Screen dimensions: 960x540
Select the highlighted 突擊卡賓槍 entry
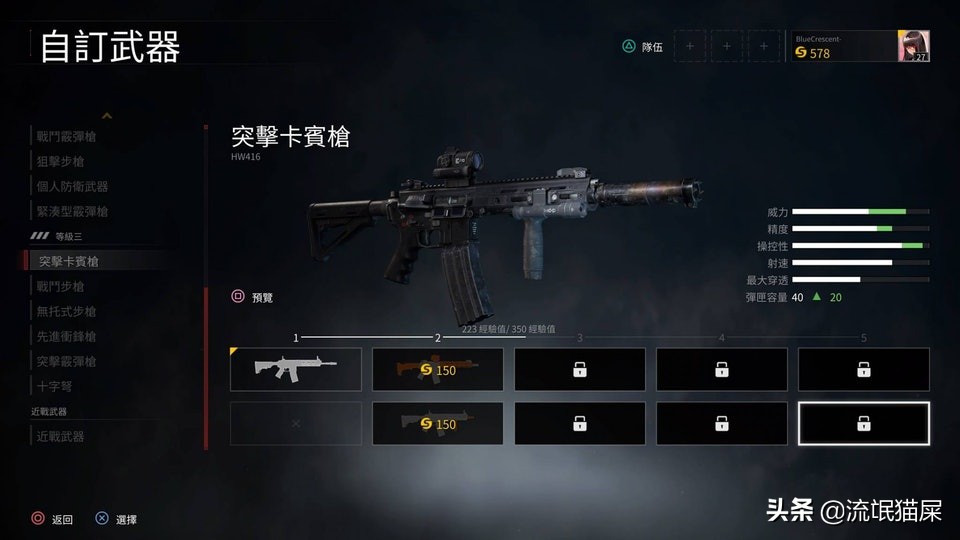[68, 261]
